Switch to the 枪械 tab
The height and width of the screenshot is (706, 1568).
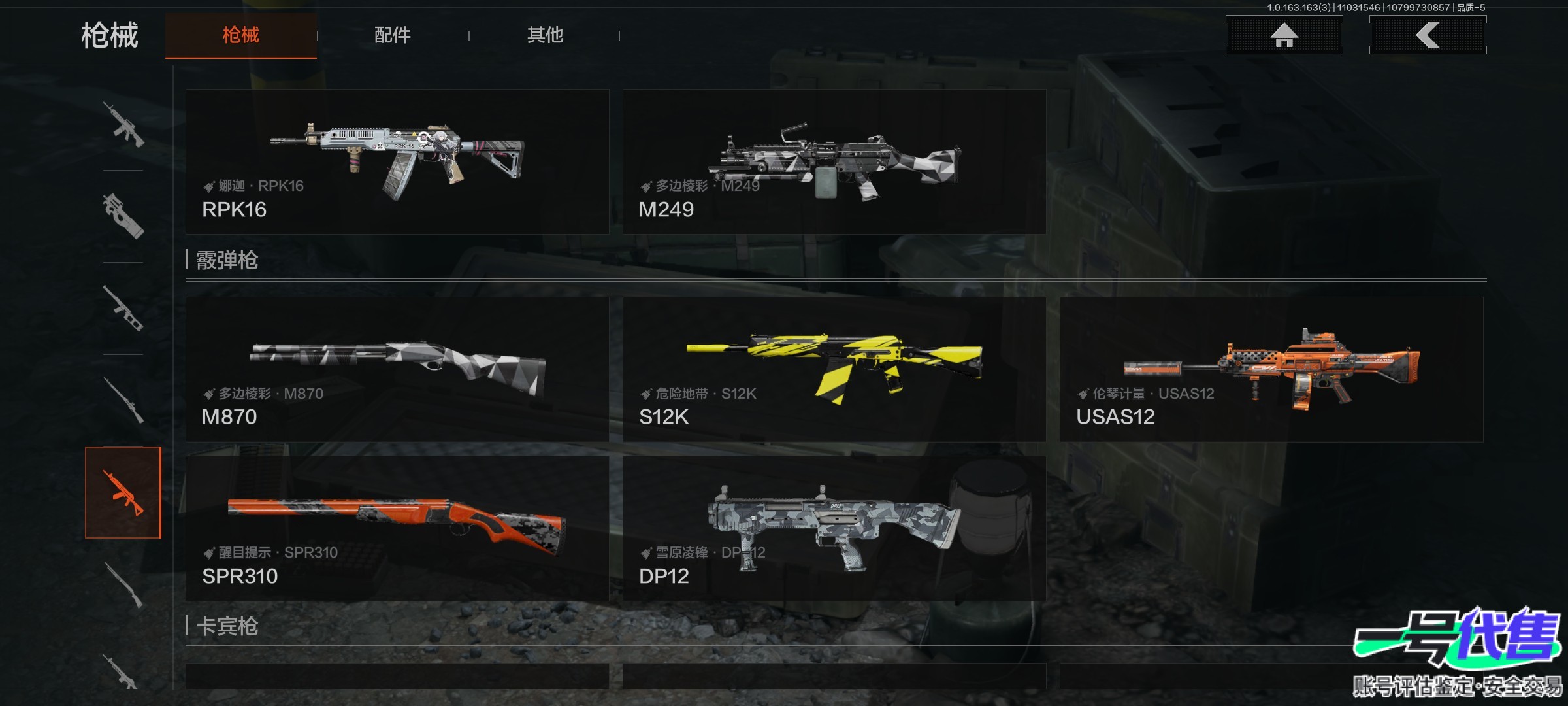240,35
